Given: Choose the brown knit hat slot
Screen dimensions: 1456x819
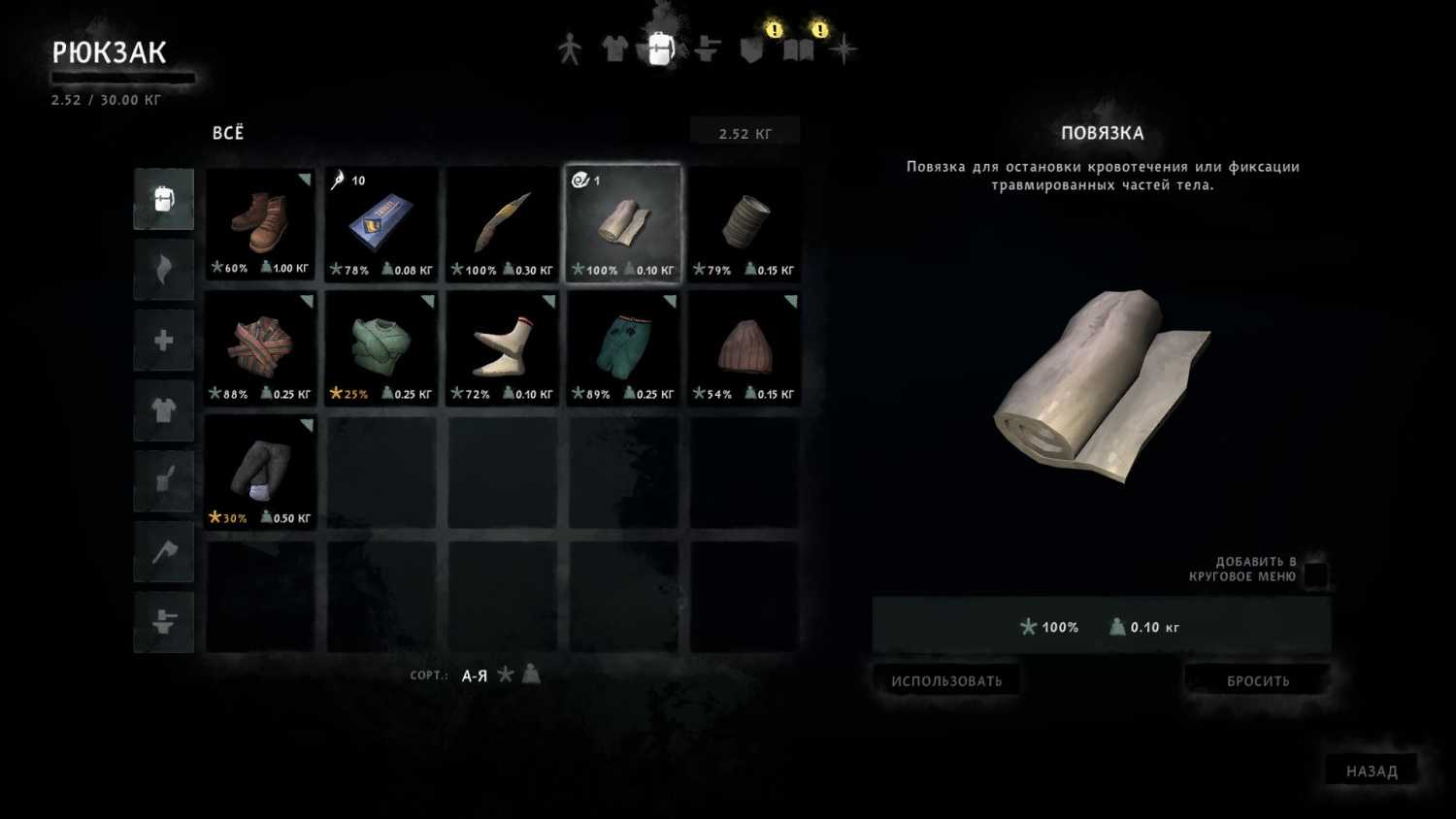Looking at the screenshot, I should pyautogui.click(x=745, y=348).
